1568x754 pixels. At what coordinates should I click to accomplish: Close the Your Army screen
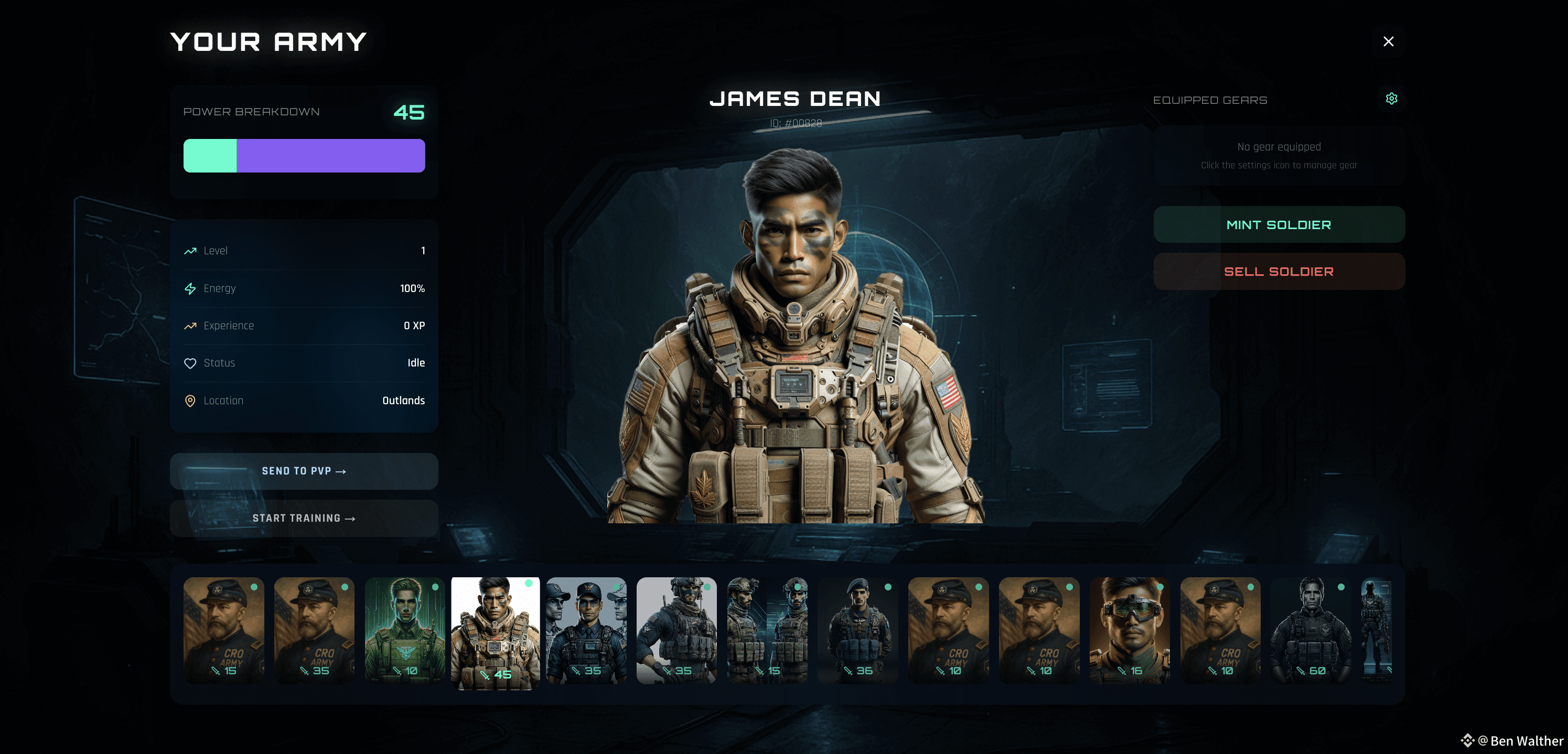click(1388, 41)
